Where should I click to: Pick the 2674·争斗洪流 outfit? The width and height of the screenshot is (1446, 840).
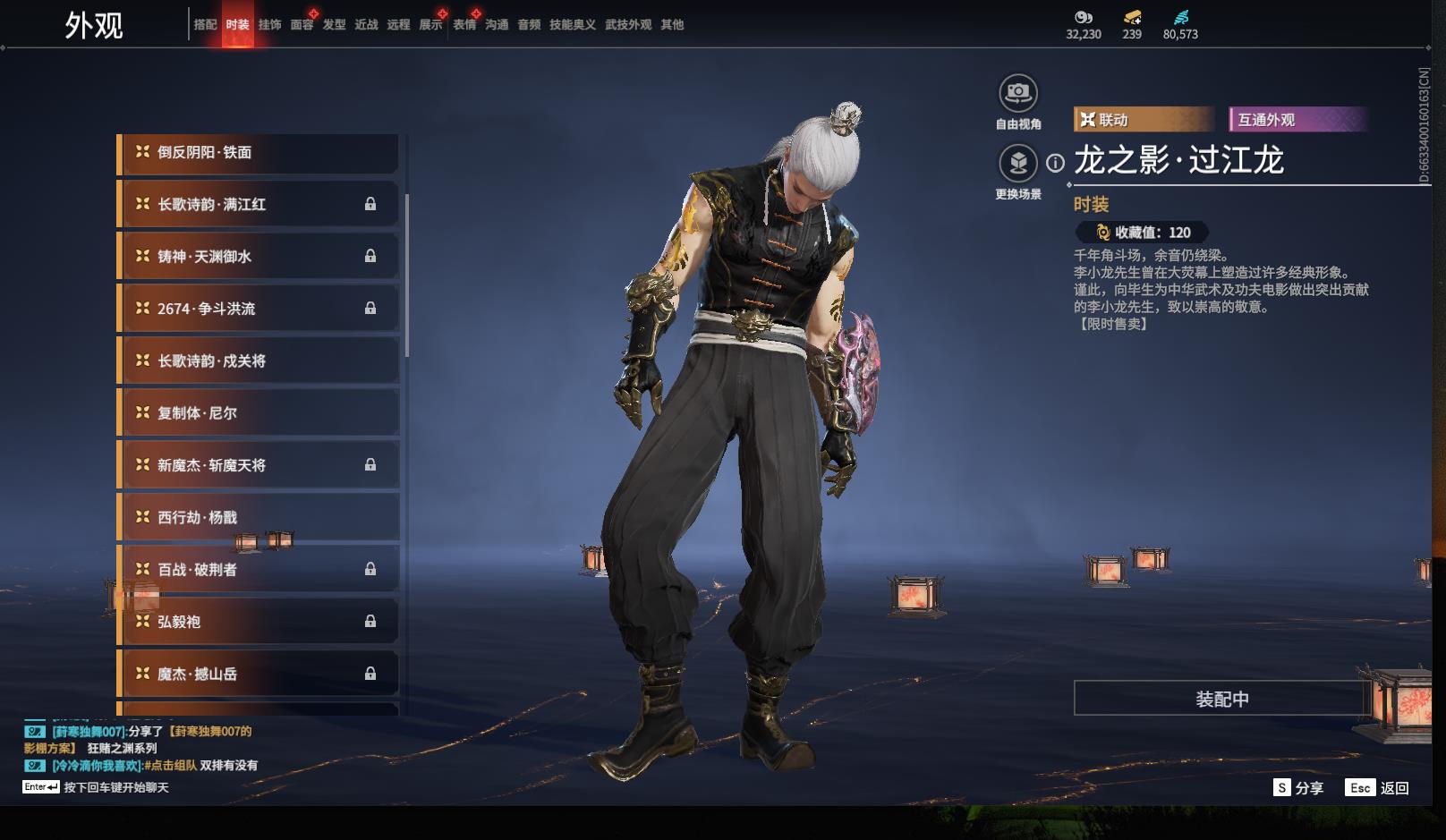point(259,309)
